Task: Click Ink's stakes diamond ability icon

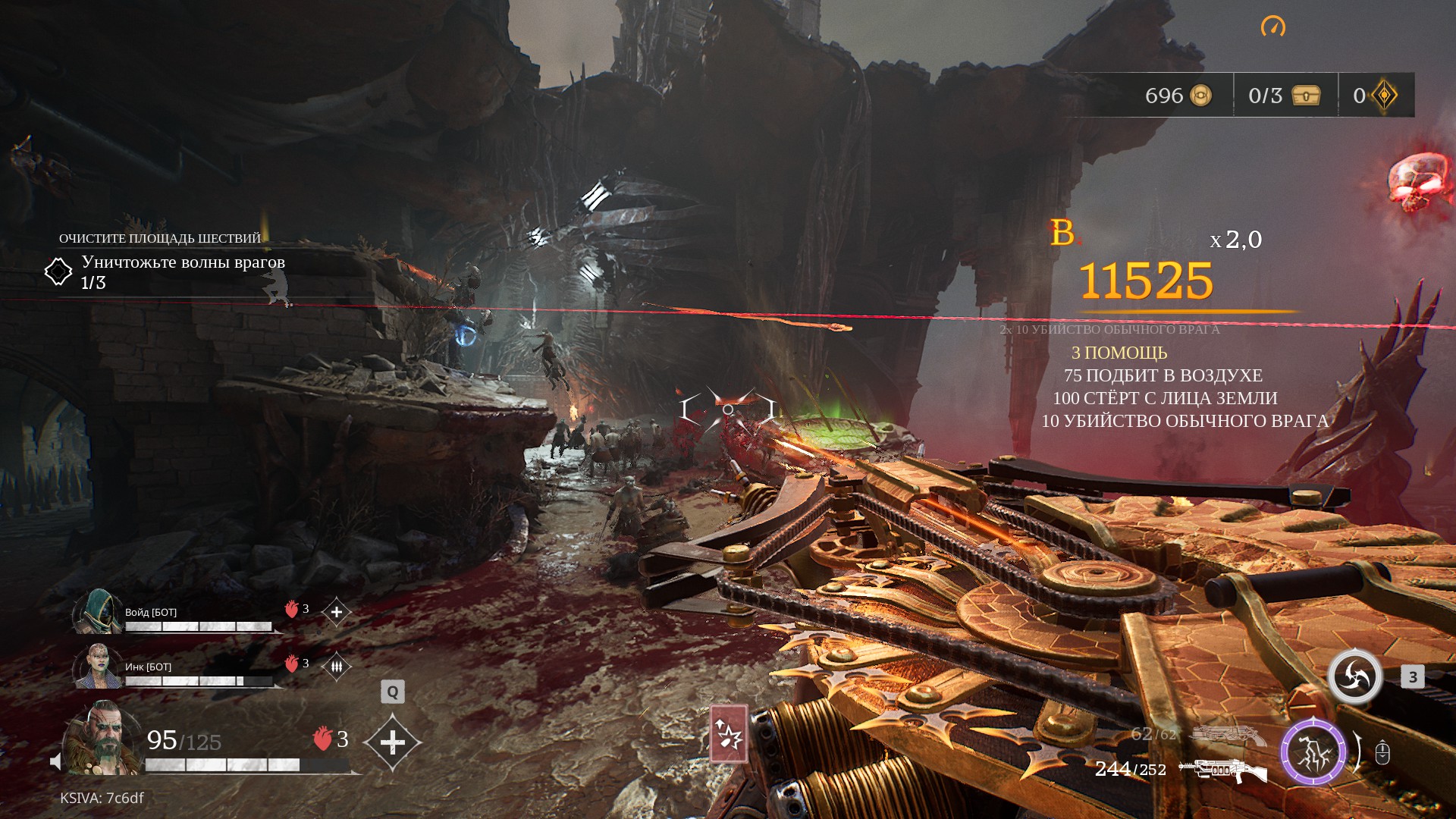Action: point(337,667)
